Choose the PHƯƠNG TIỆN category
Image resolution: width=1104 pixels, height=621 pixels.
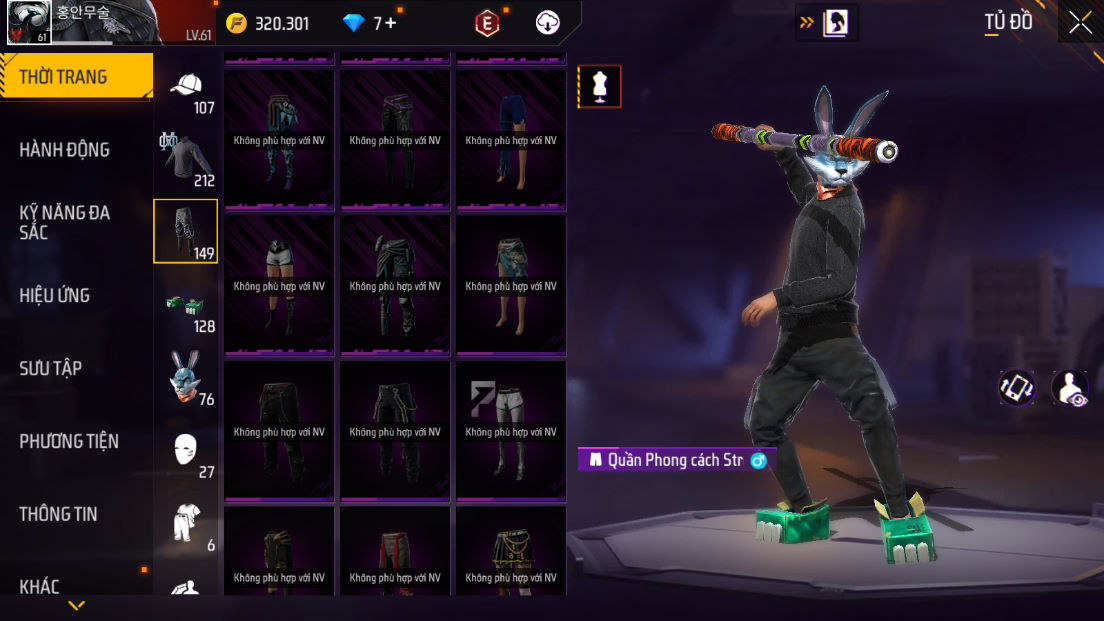[x=69, y=441]
